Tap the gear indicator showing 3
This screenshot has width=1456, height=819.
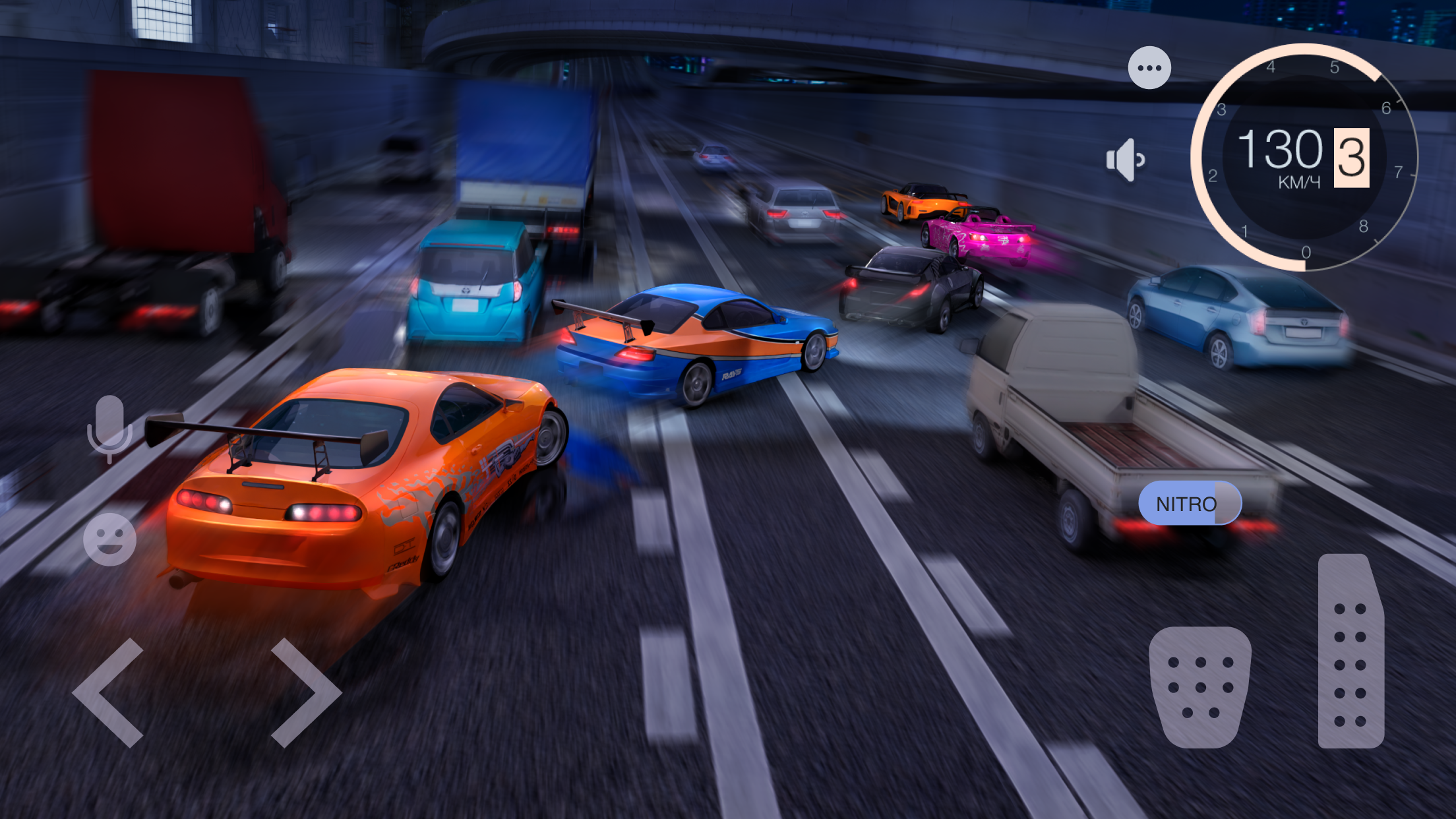1350,156
